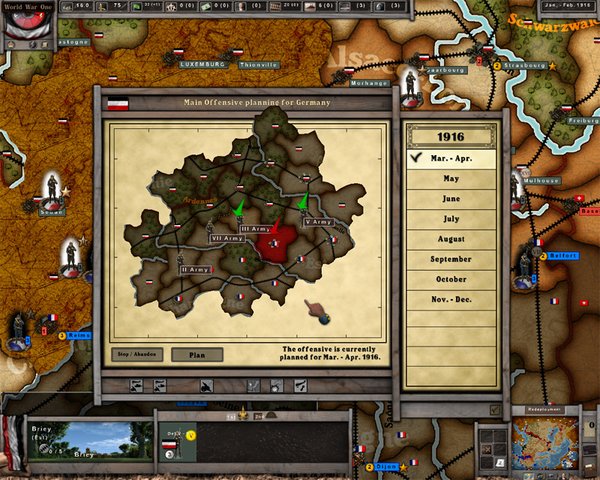Open the offensive Plan button

(196, 354)
